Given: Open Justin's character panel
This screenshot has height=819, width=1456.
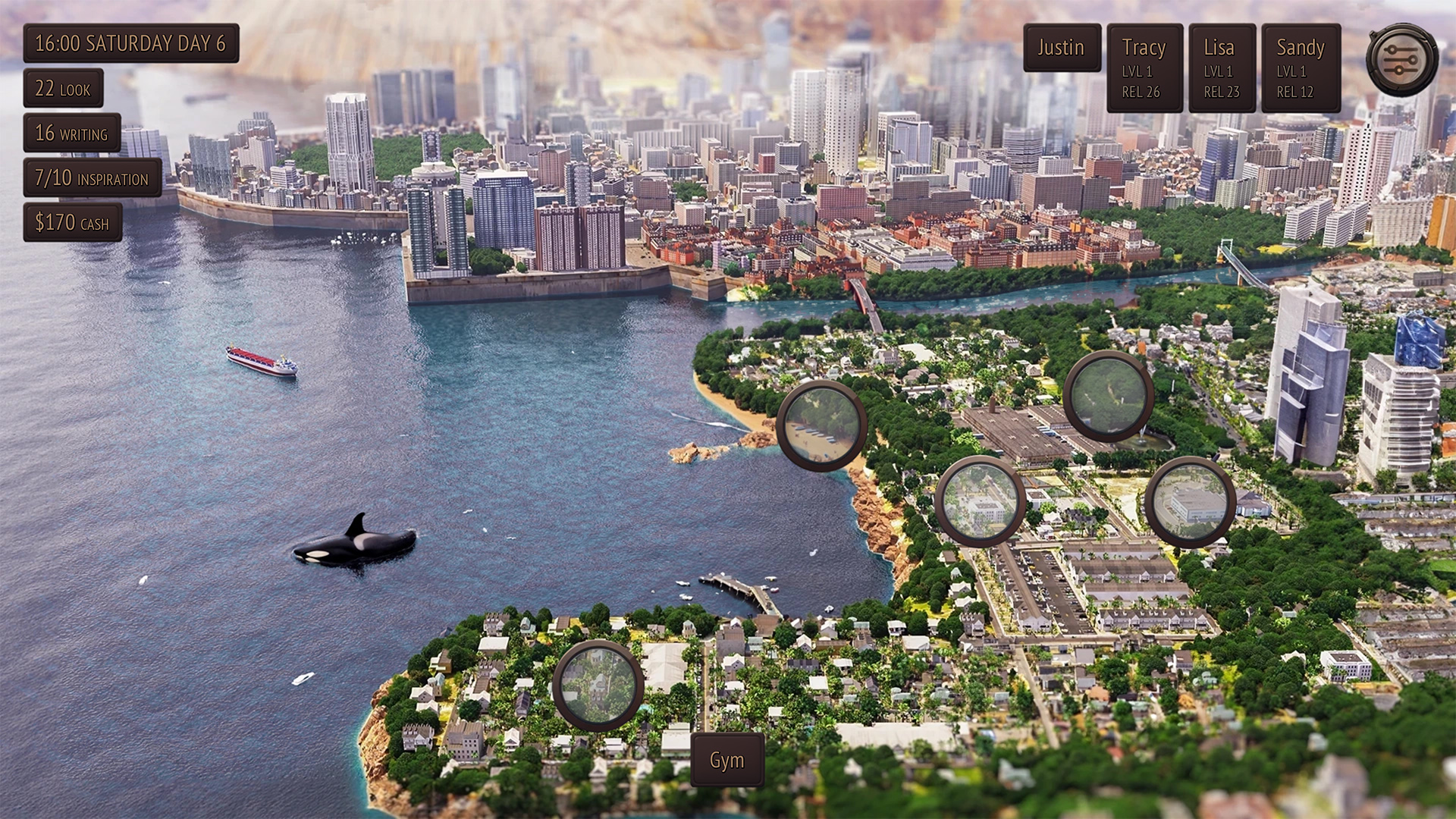Looking at the screenshot, I should [1062, 48].
